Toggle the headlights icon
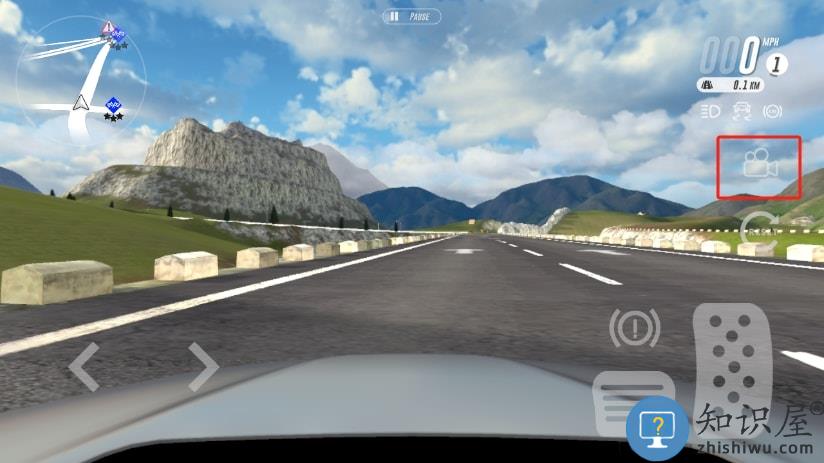Screen dimensions: 824x463 [x=712, y=110]
